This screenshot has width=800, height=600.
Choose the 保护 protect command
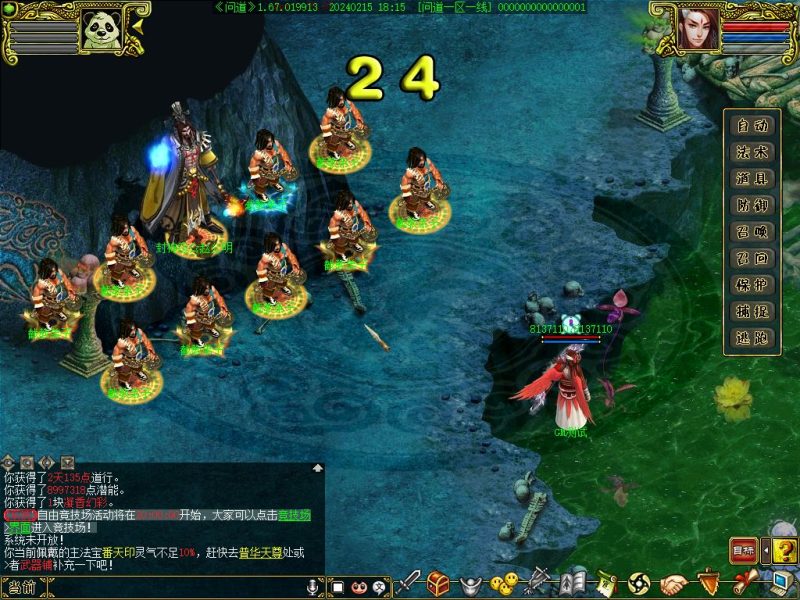pos(752,285)
